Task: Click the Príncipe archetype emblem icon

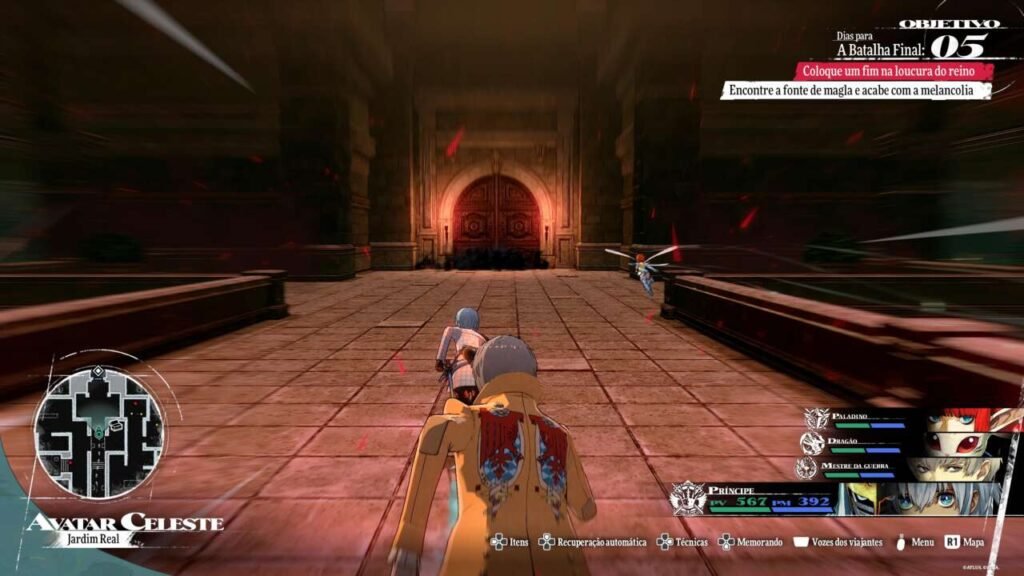Action: pos(688,497)
